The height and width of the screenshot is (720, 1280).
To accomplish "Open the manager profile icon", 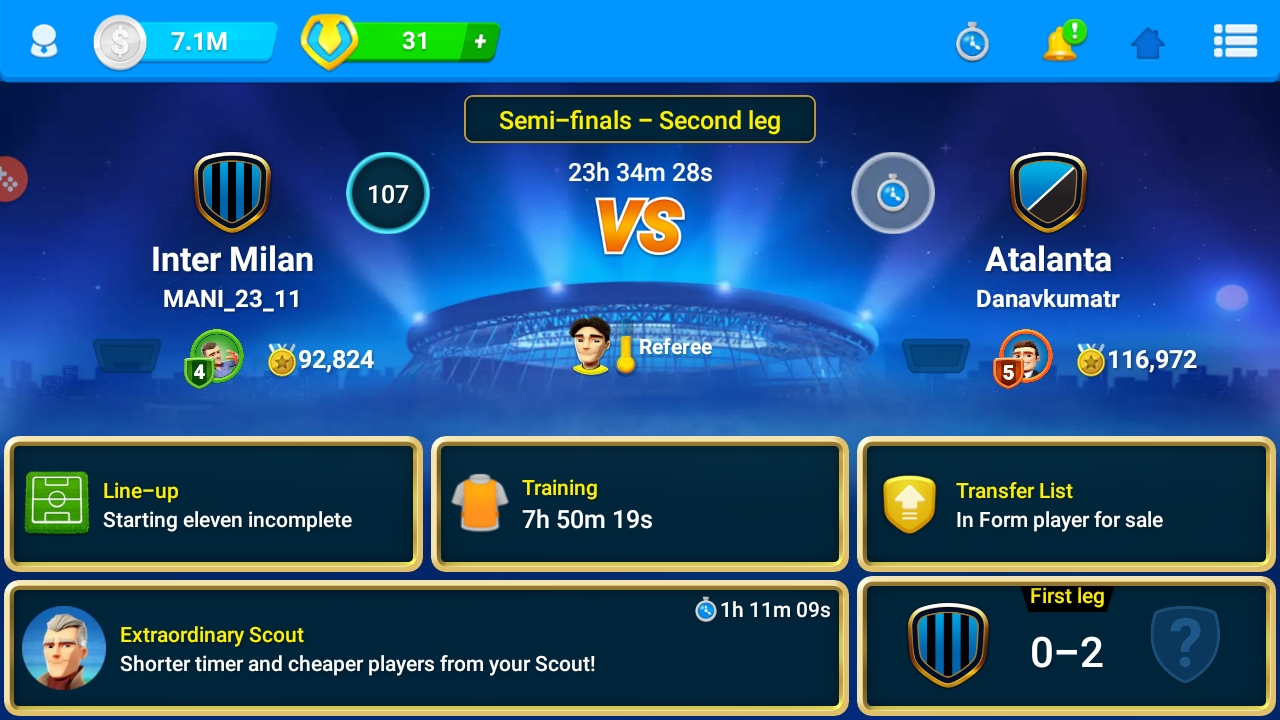I will pyautogui.click(x=44, y=42).
